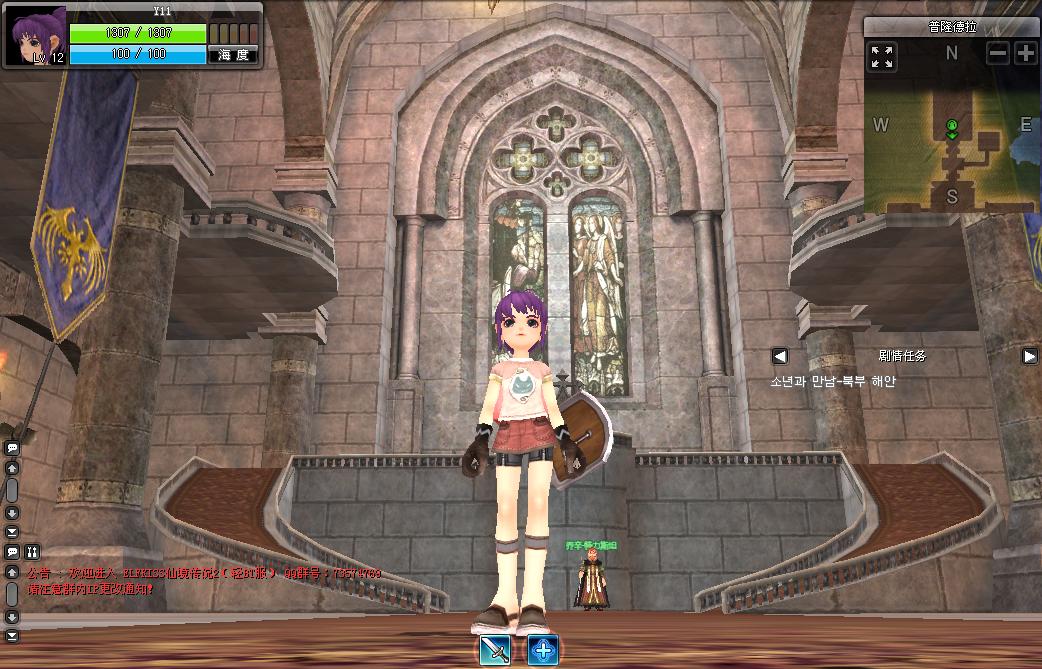Click the 海度 button
This screenshot has width=1042, height=669.
click(233, 55)
